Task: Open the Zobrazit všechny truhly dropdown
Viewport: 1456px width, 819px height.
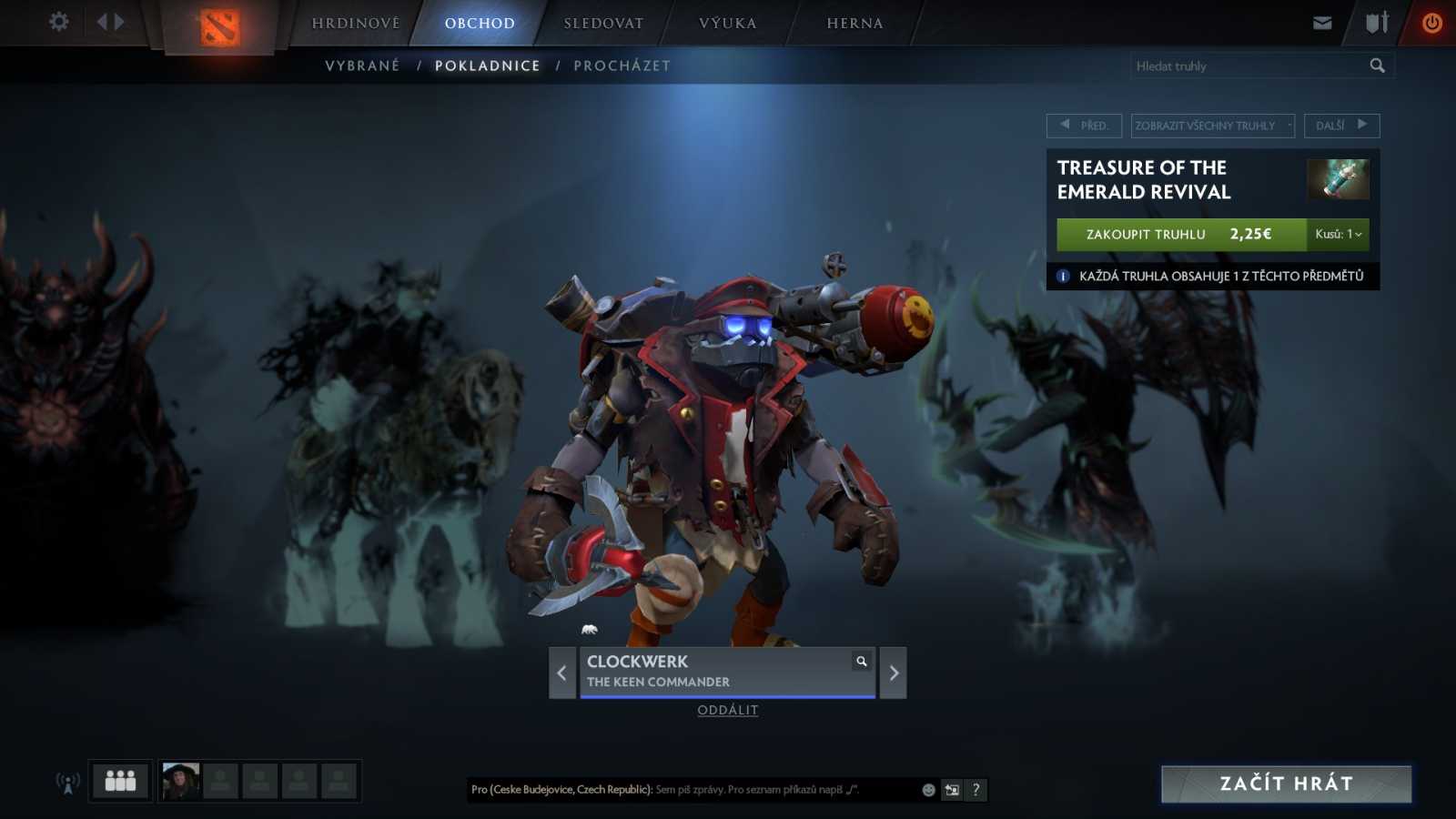Action: coord(1212,126)
